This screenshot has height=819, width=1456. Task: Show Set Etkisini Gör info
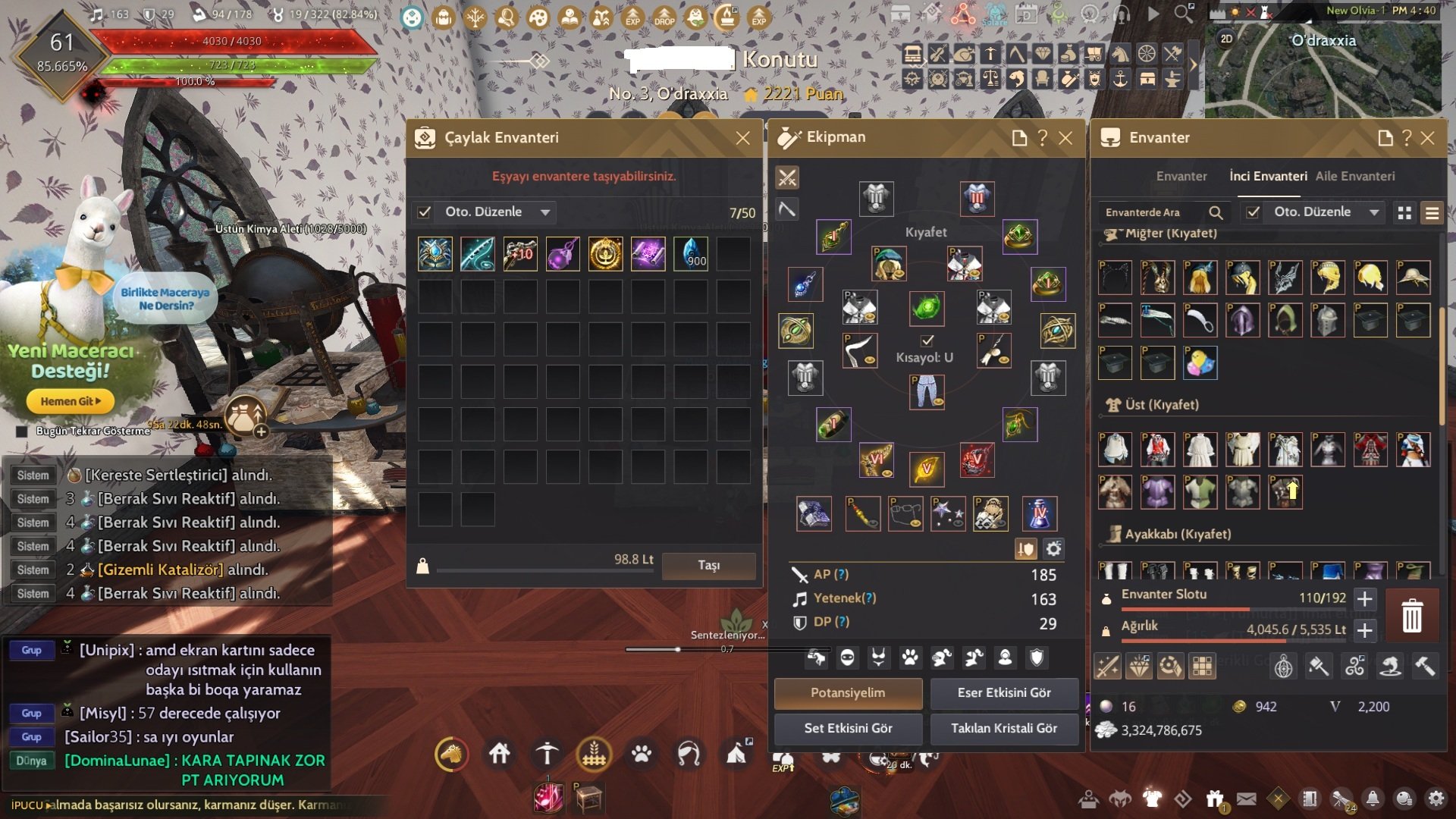pyautogui.click(x=848, y=729)
